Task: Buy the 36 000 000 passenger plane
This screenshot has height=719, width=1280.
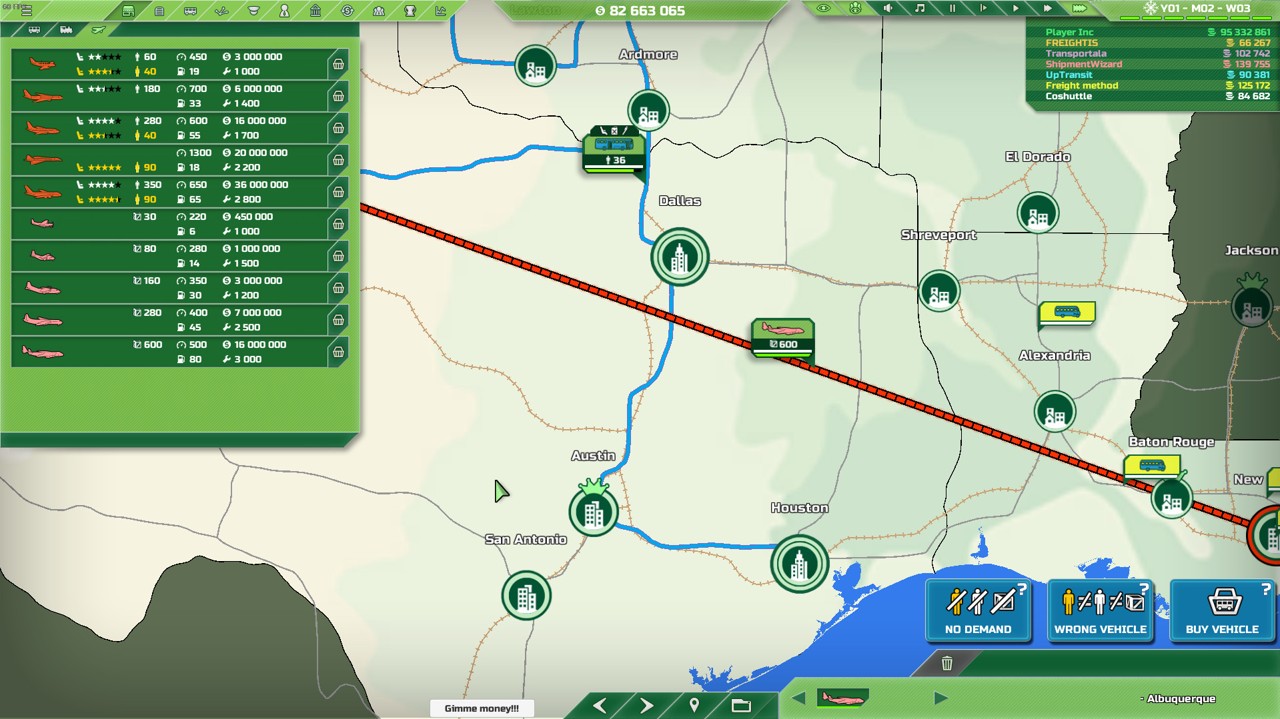Action: pos(338,192)
